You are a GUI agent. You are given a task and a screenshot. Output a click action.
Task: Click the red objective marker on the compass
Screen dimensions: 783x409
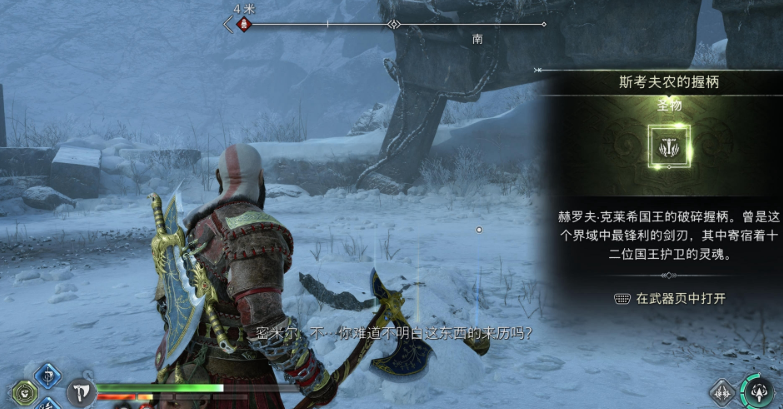tap(242, 24)
